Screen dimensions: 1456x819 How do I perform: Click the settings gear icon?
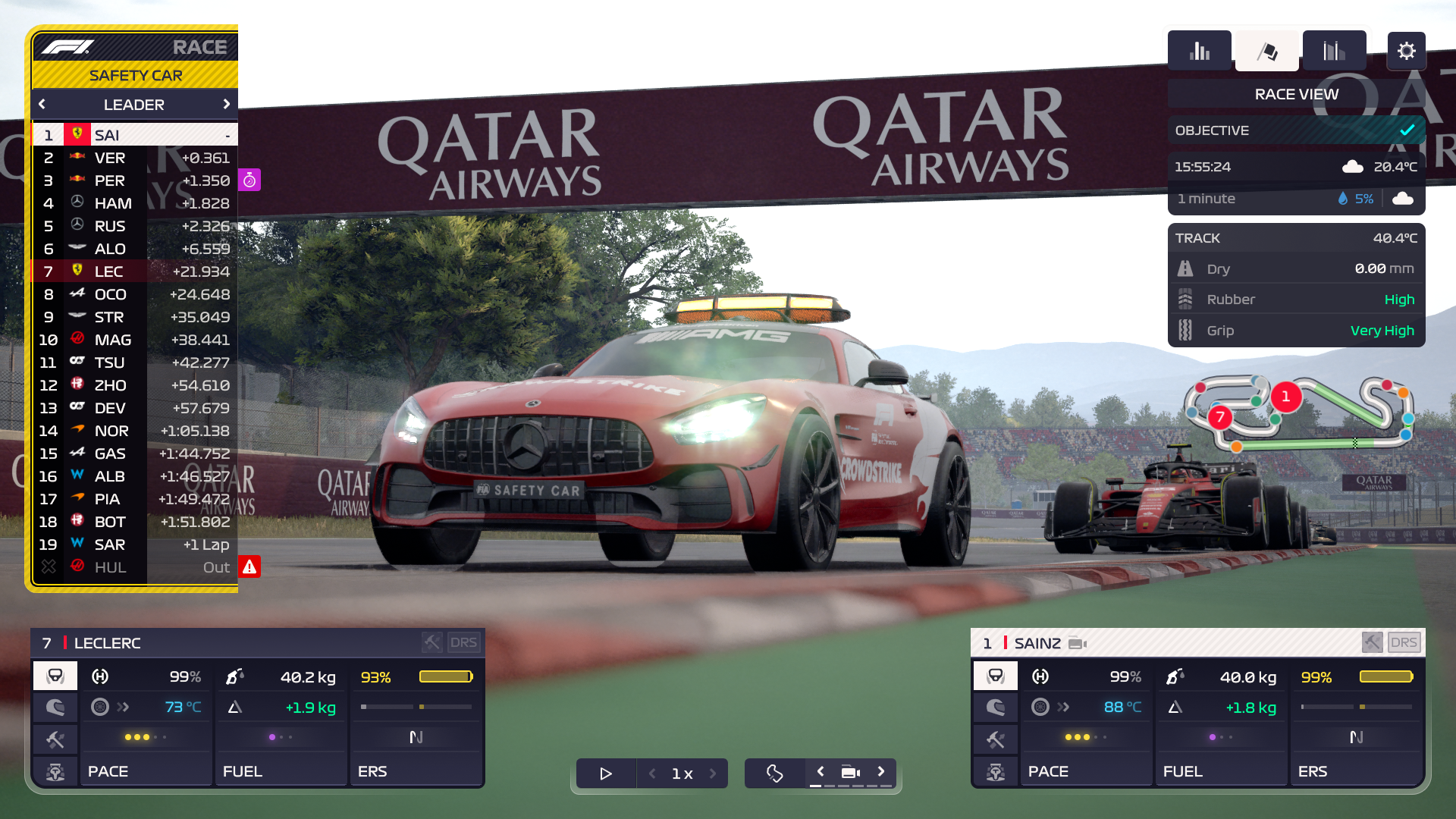1407,51
